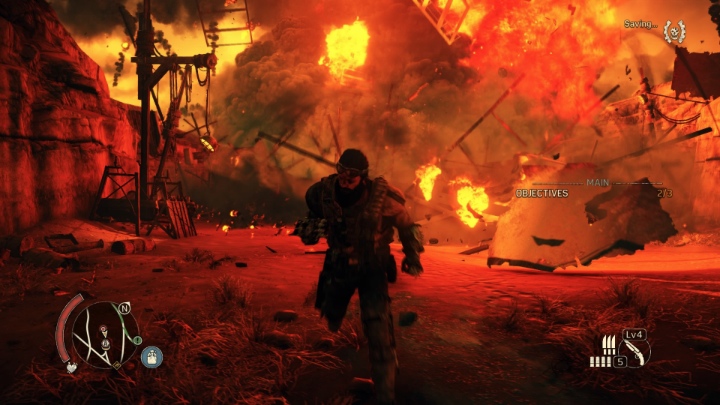Select the water canteen icon
Image resolution: width=720 pixels, height=405 pixels.
point(152,356)
